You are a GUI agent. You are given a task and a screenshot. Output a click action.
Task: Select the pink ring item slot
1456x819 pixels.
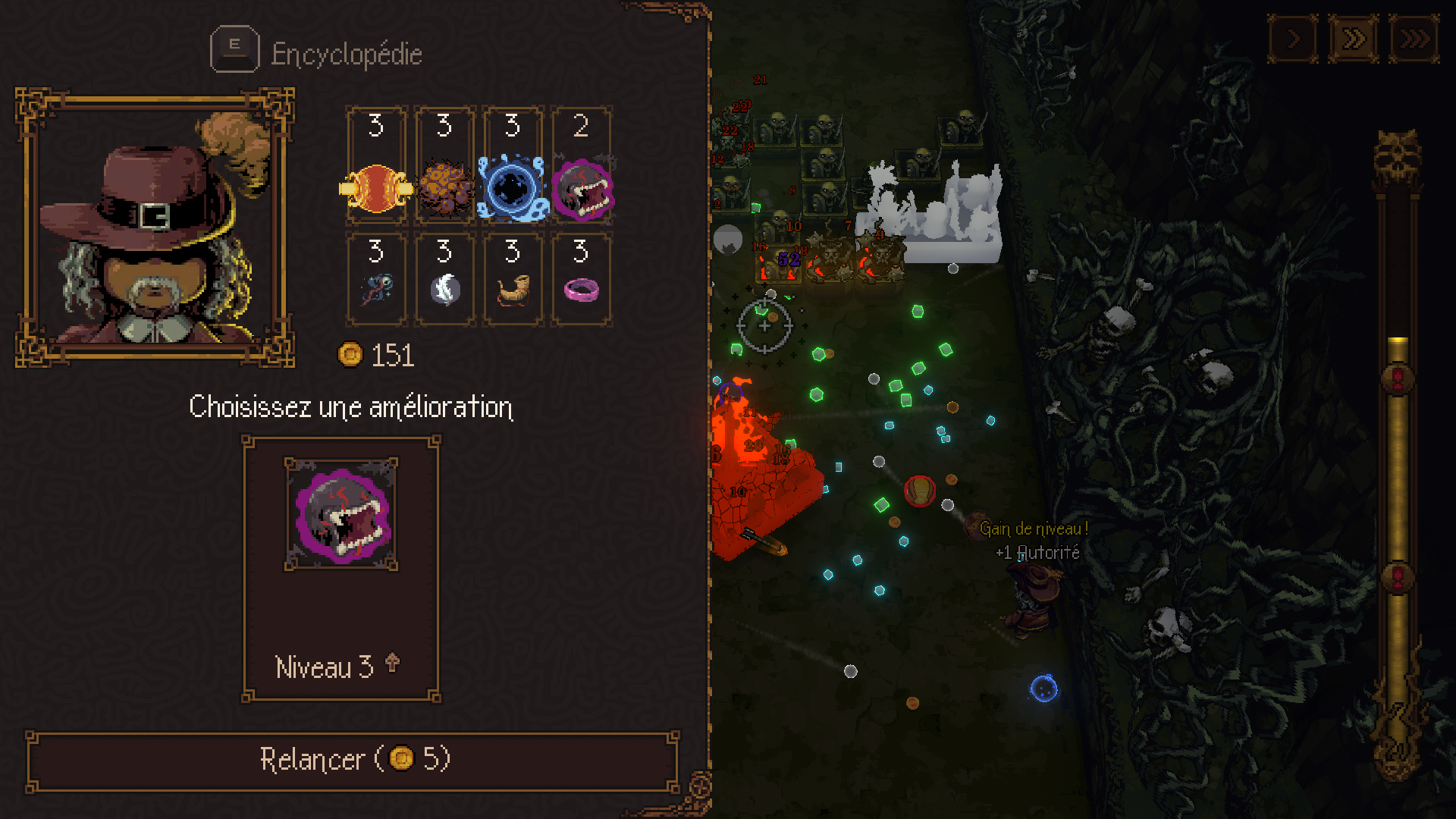pyautogui.click(x=582, y=279)
